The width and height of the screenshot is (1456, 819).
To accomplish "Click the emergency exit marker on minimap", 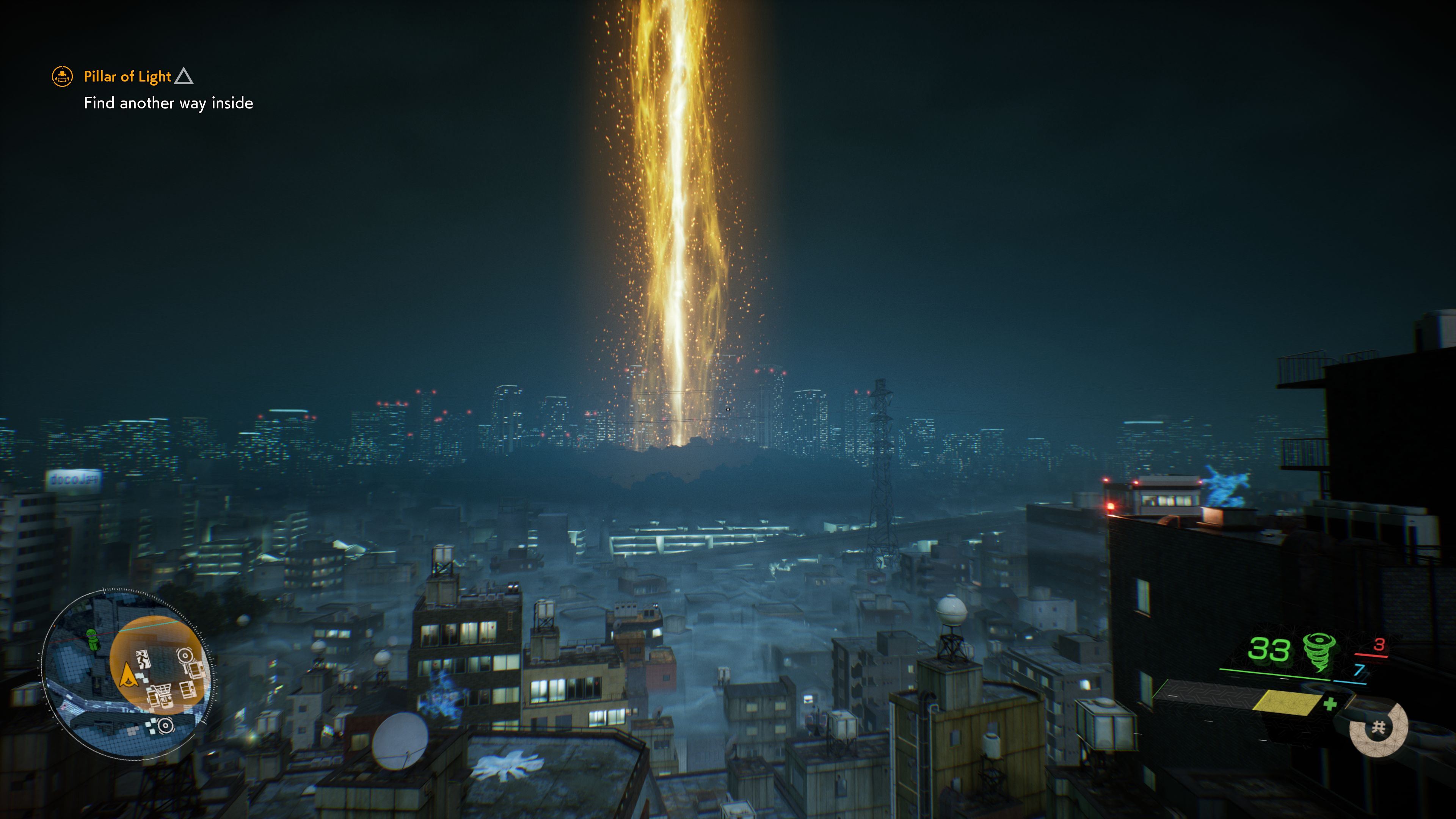I will [x=143, y=659].
